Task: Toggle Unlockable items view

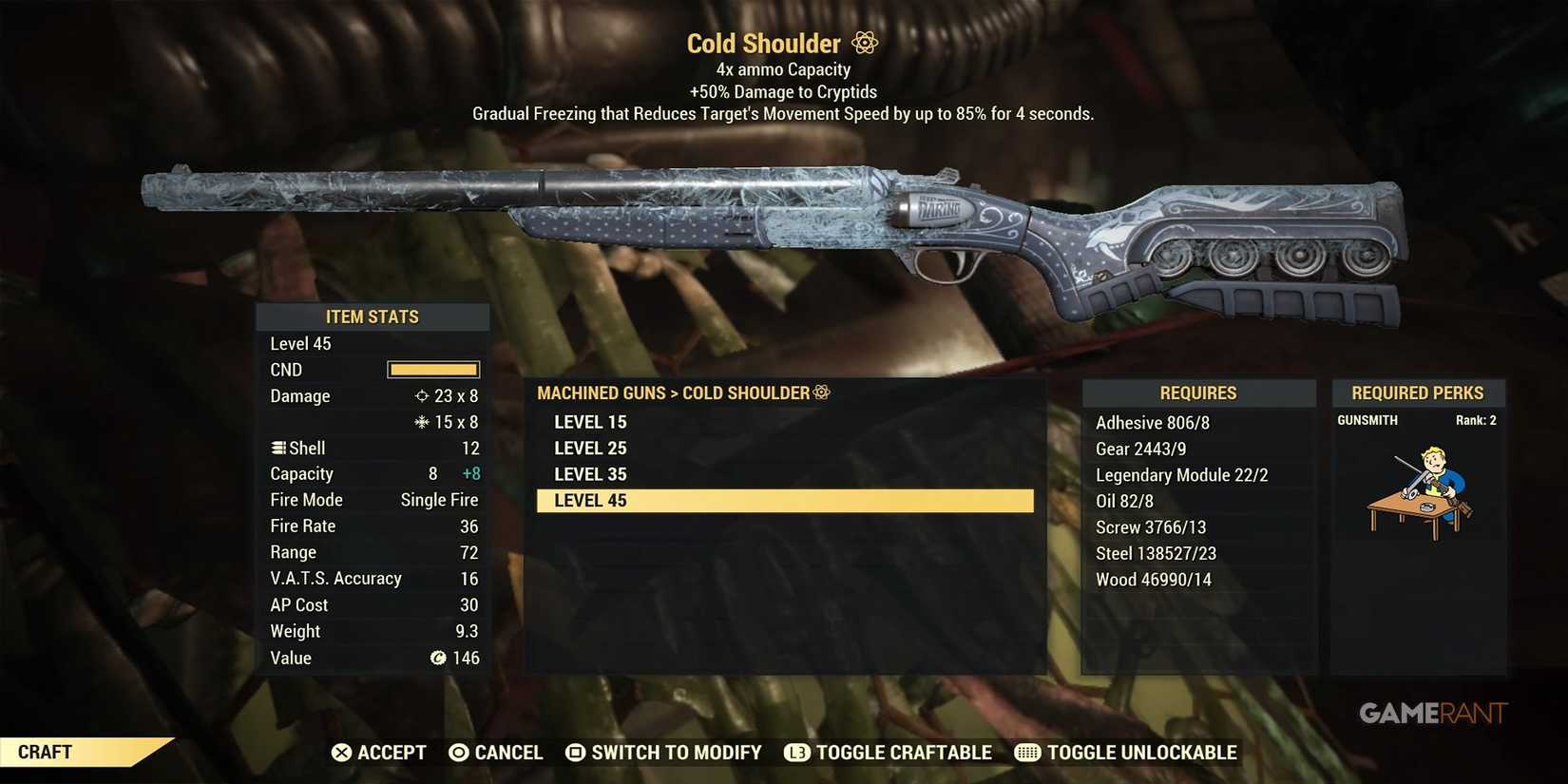Action: (1125, 752)
